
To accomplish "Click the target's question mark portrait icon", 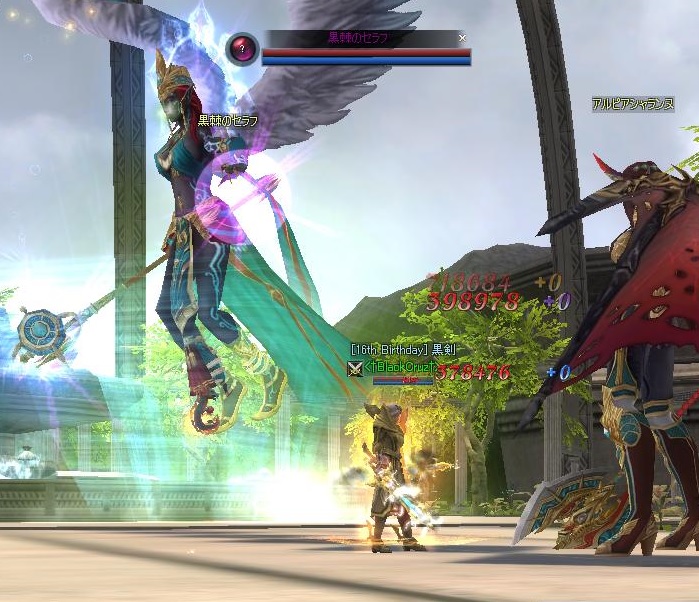I will click(x=241, y=48).
